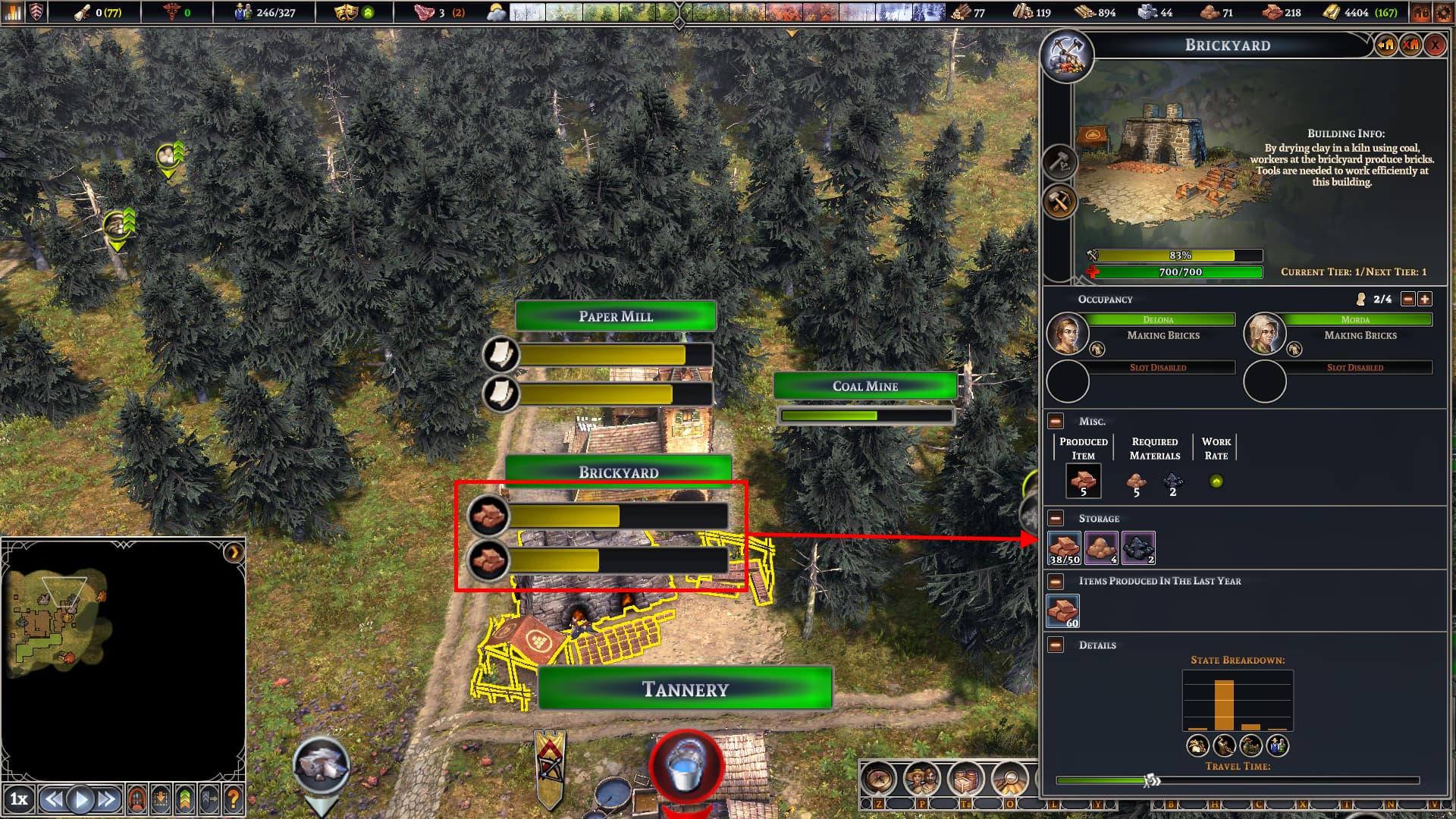Select worker Morda's portrait
This screenshot has height=819, width=1456.
pos(1264,334)
